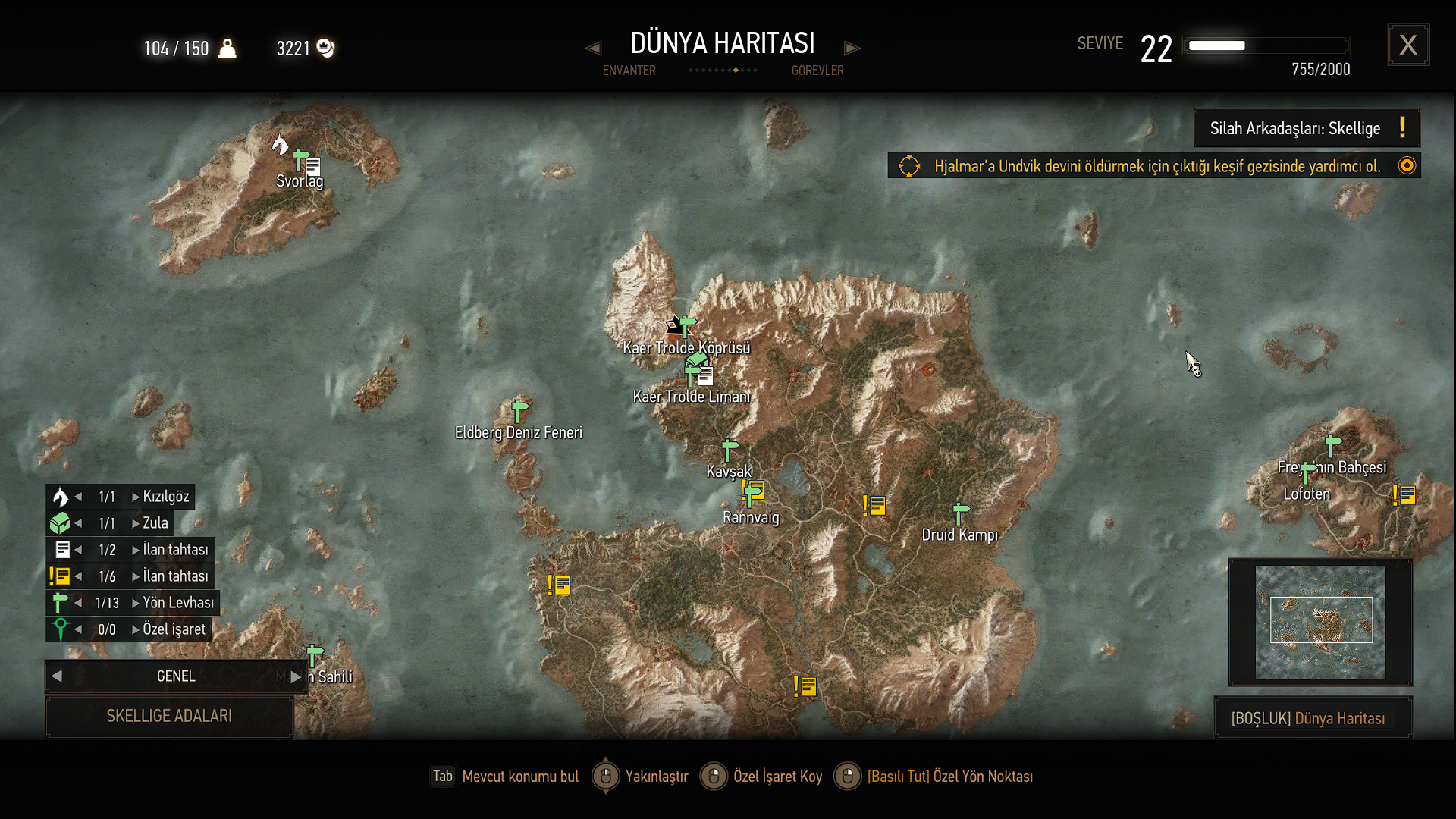Select the Zula stash legend entry
1456x819 pixels.
[x=155, y=523]
